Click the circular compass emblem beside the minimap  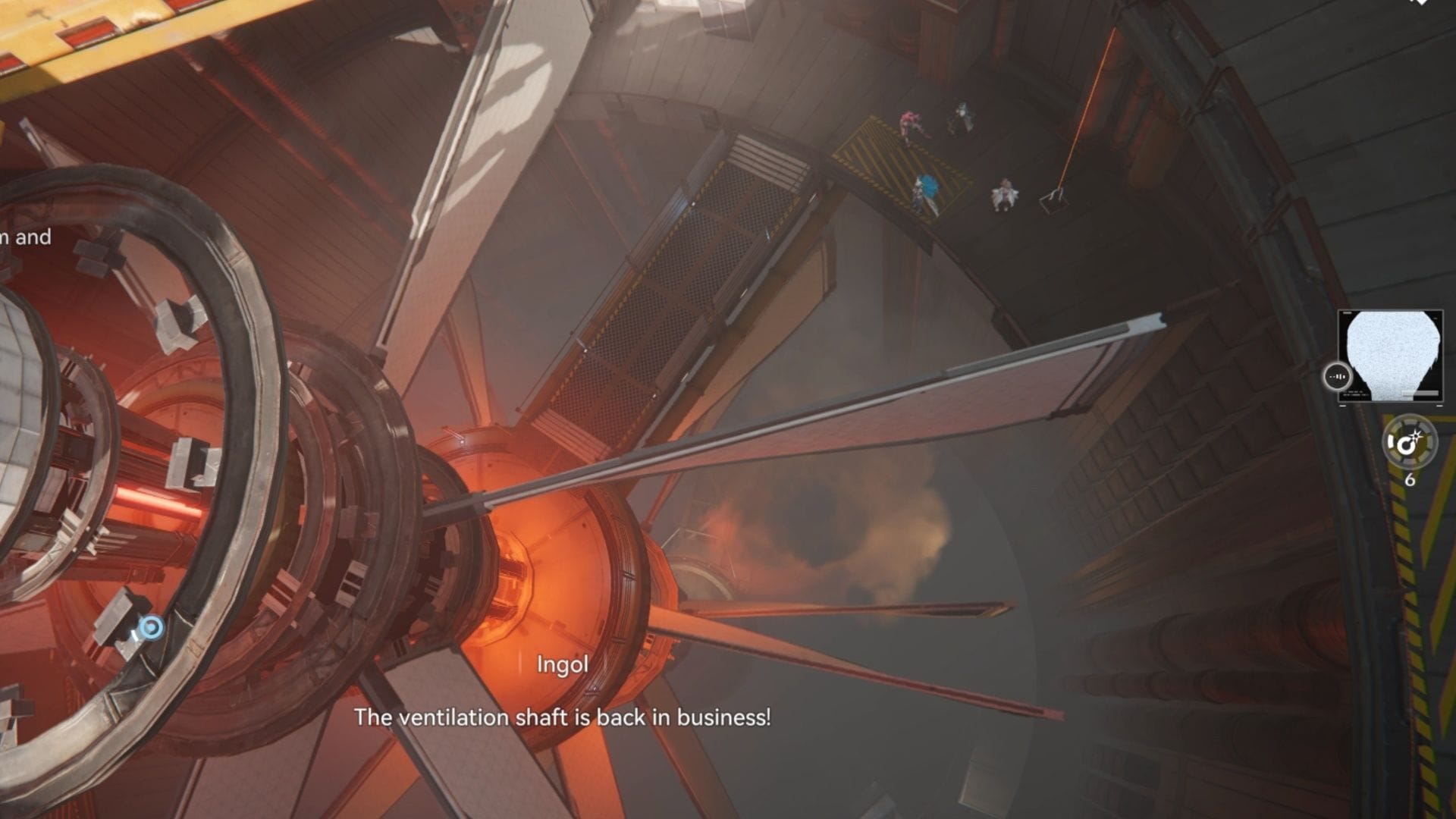pyautogui.click(x=1338, y=377)
